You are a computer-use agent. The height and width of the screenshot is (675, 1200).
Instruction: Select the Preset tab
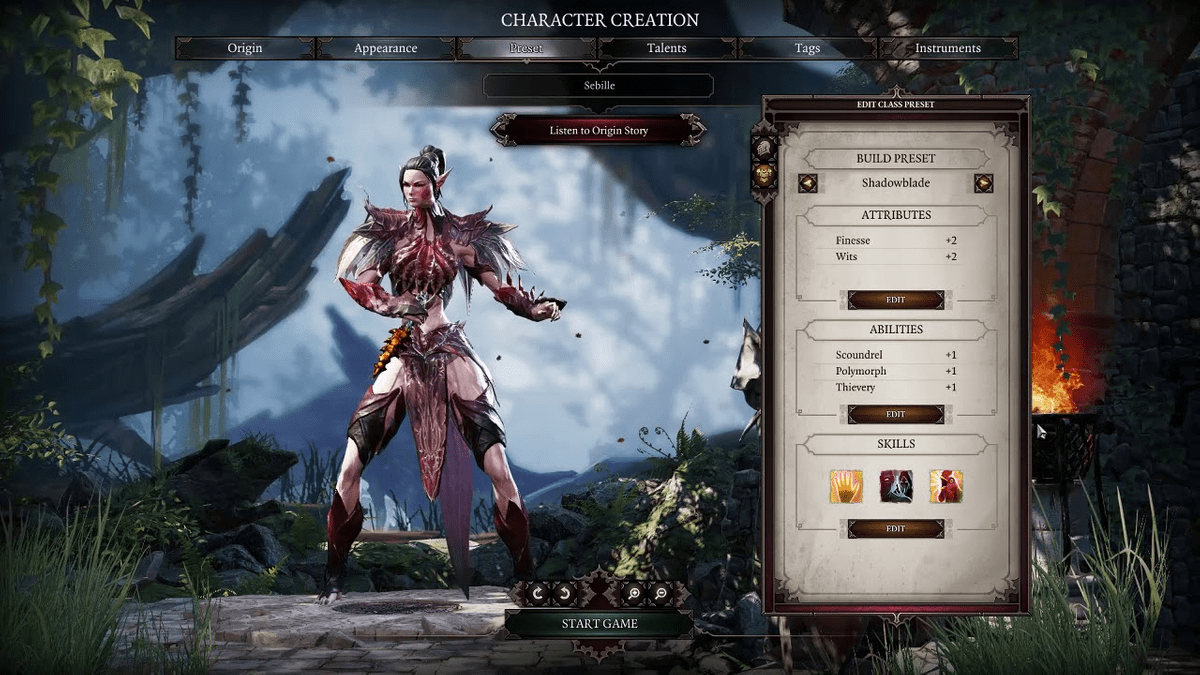click(526, 48)
